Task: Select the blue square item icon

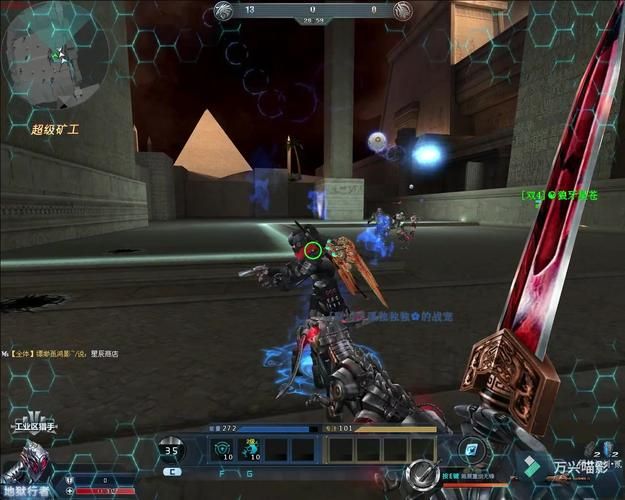Action: [x=472, y=449]
